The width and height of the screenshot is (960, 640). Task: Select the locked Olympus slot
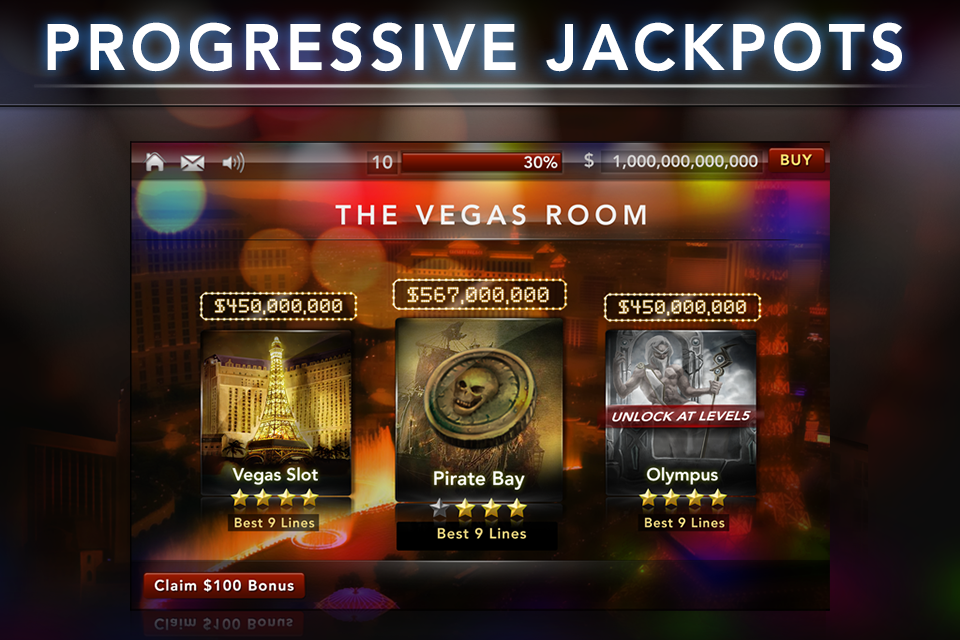[681, 410]
